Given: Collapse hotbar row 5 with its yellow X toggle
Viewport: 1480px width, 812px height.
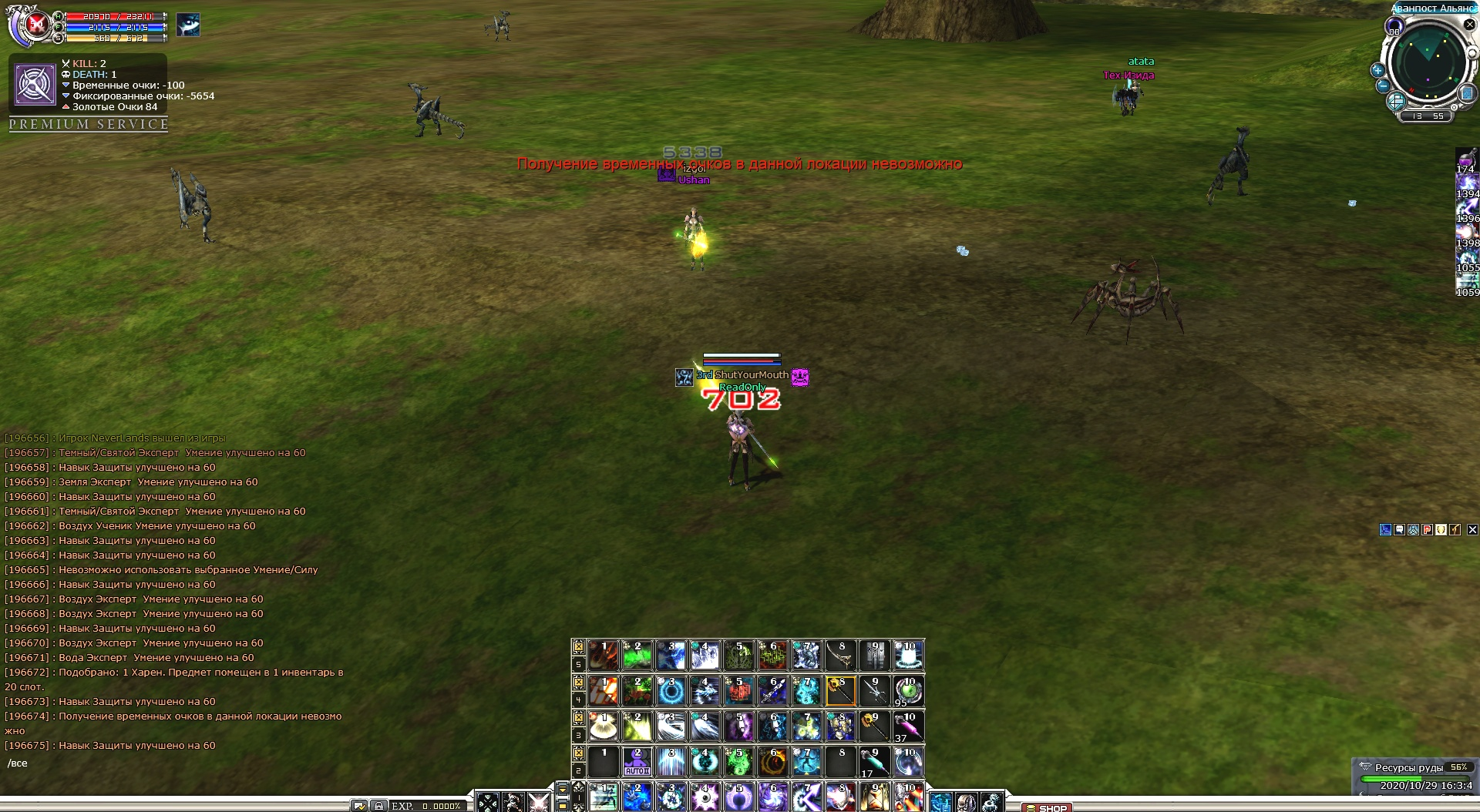Looking at the screenshot, I should tap(578, 646).
